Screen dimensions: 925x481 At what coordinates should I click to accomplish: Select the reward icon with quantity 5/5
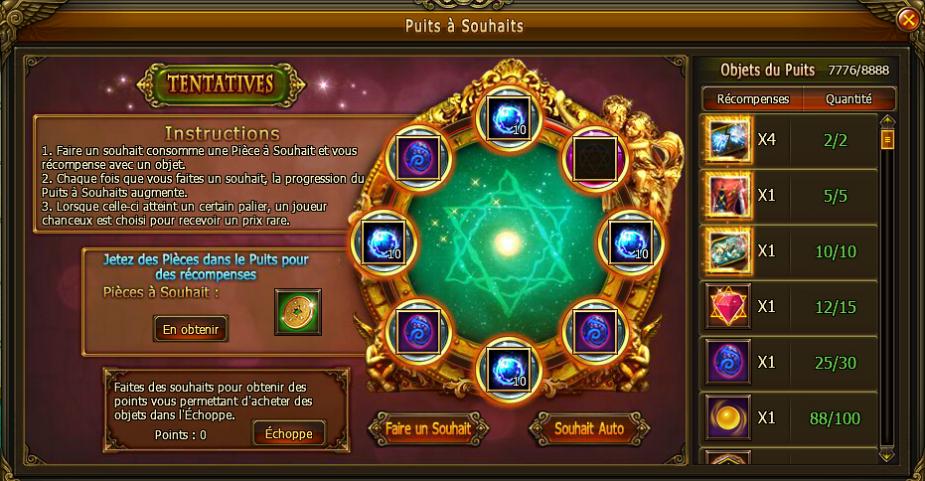pos(727,195)
